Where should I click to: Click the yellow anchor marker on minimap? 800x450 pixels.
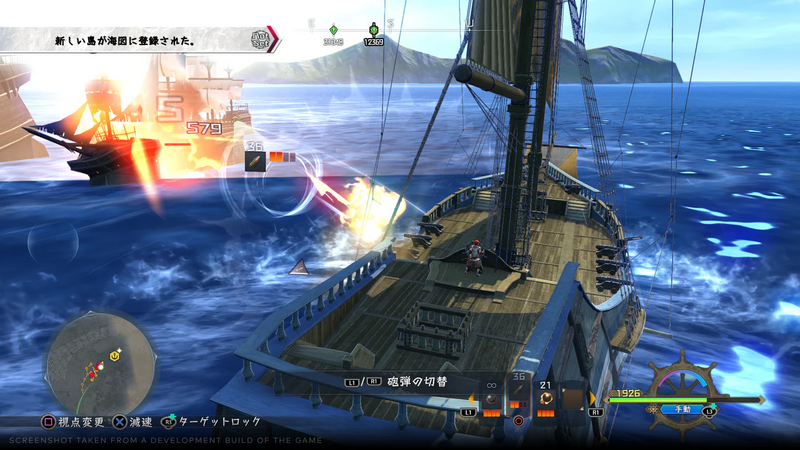coord(115,355)
